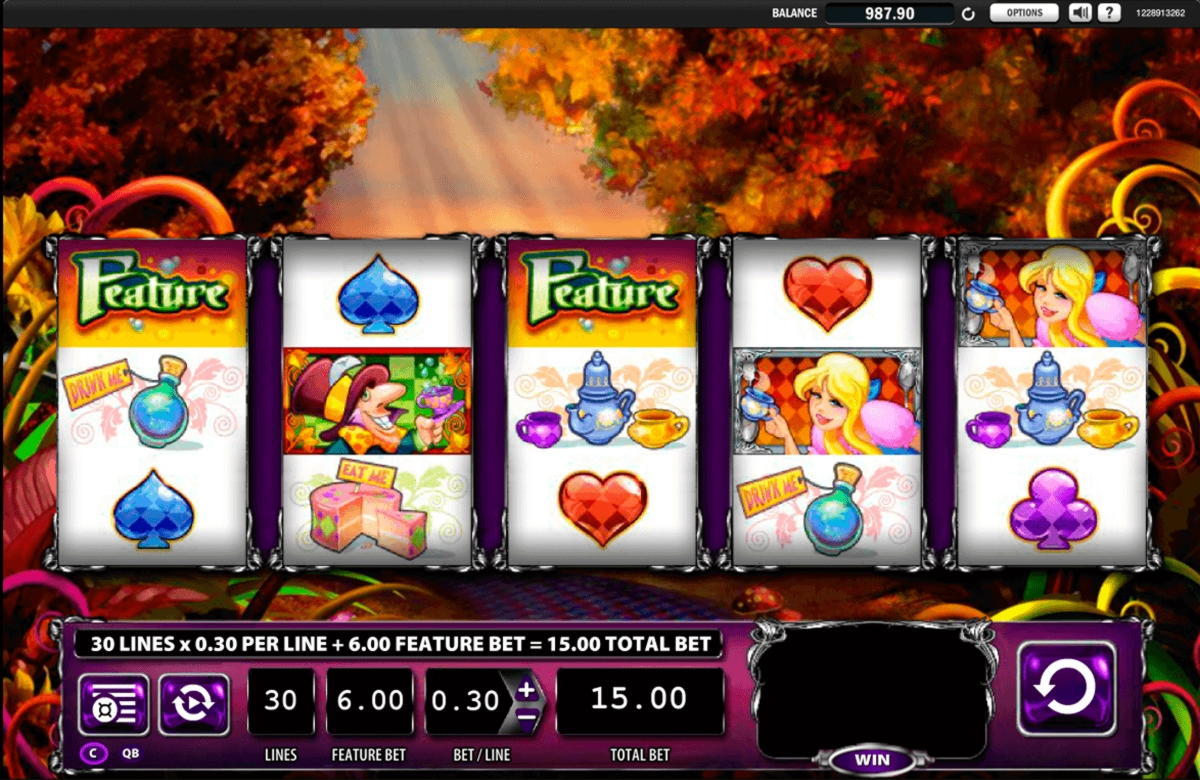The height and width of the screenshot is (780, 1200).
Task: Toggle sound with the speaker icon
Action: coord(1080,13)
